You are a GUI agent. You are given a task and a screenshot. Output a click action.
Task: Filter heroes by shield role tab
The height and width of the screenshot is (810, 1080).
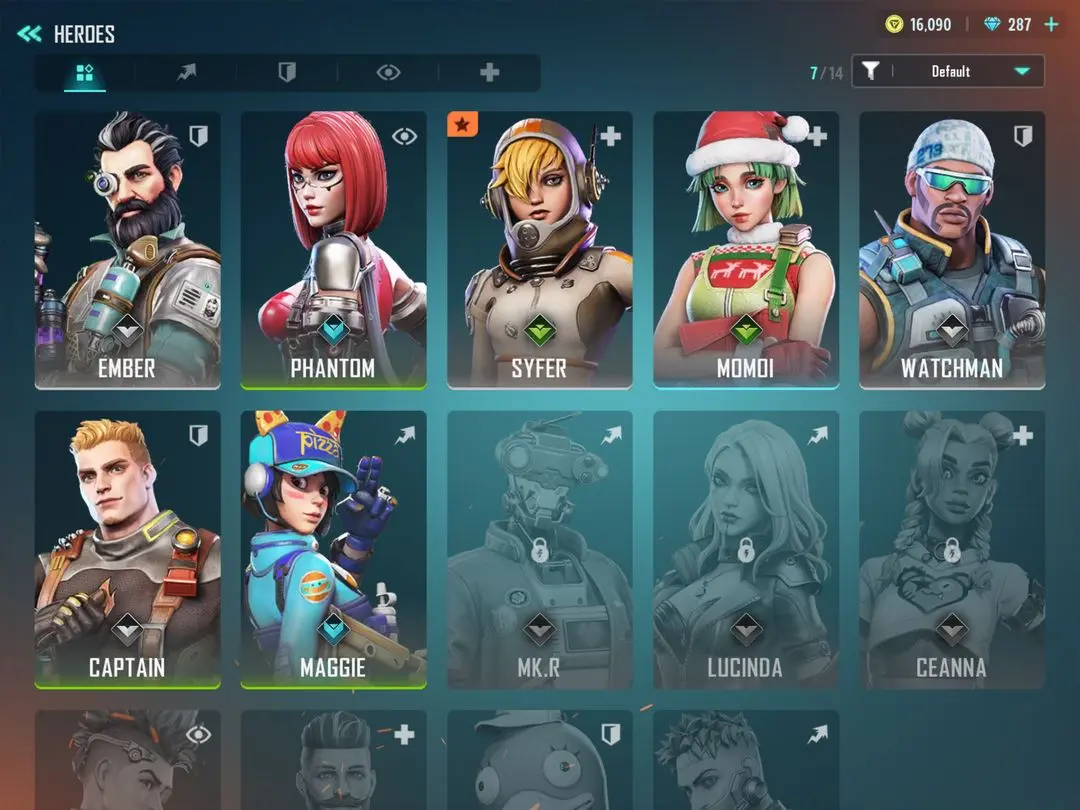pos(287,72)
